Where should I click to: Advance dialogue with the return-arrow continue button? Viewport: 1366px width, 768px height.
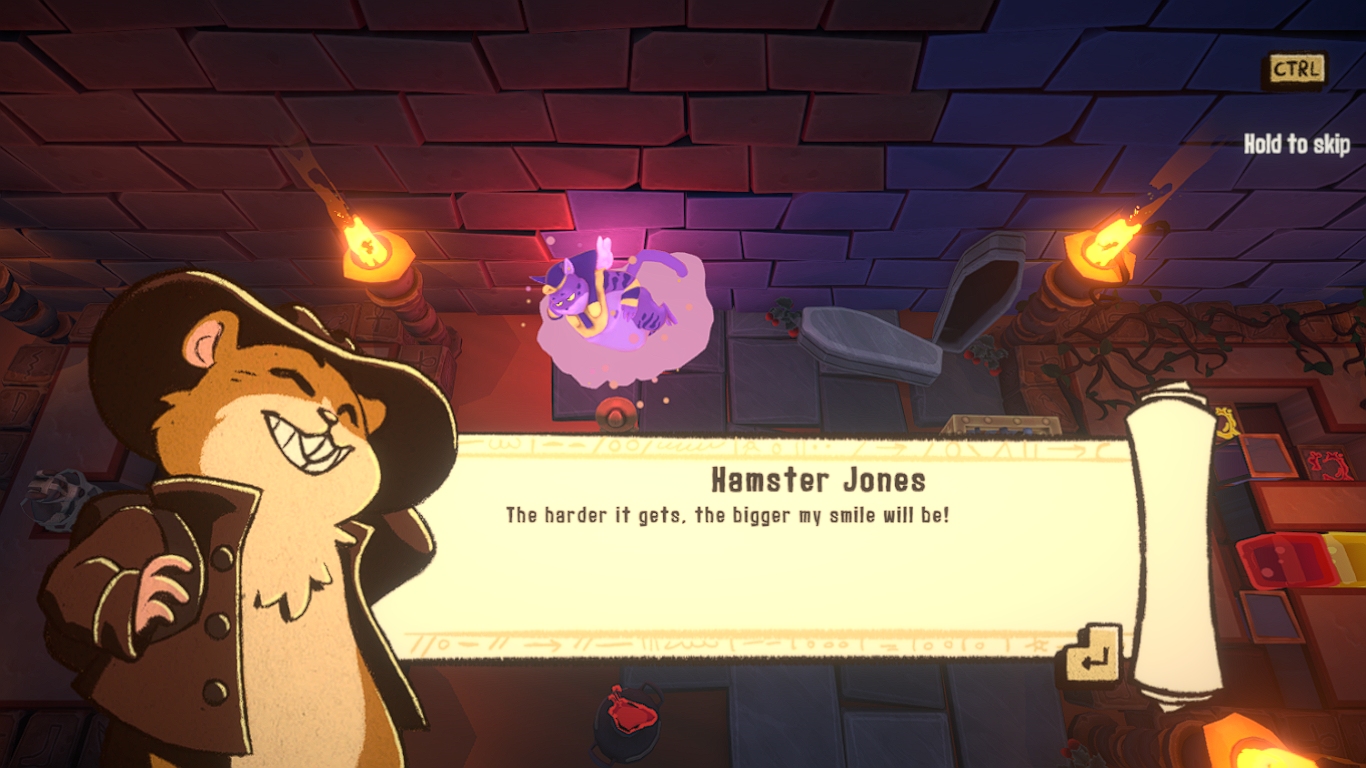click(x=1092, y=653)
